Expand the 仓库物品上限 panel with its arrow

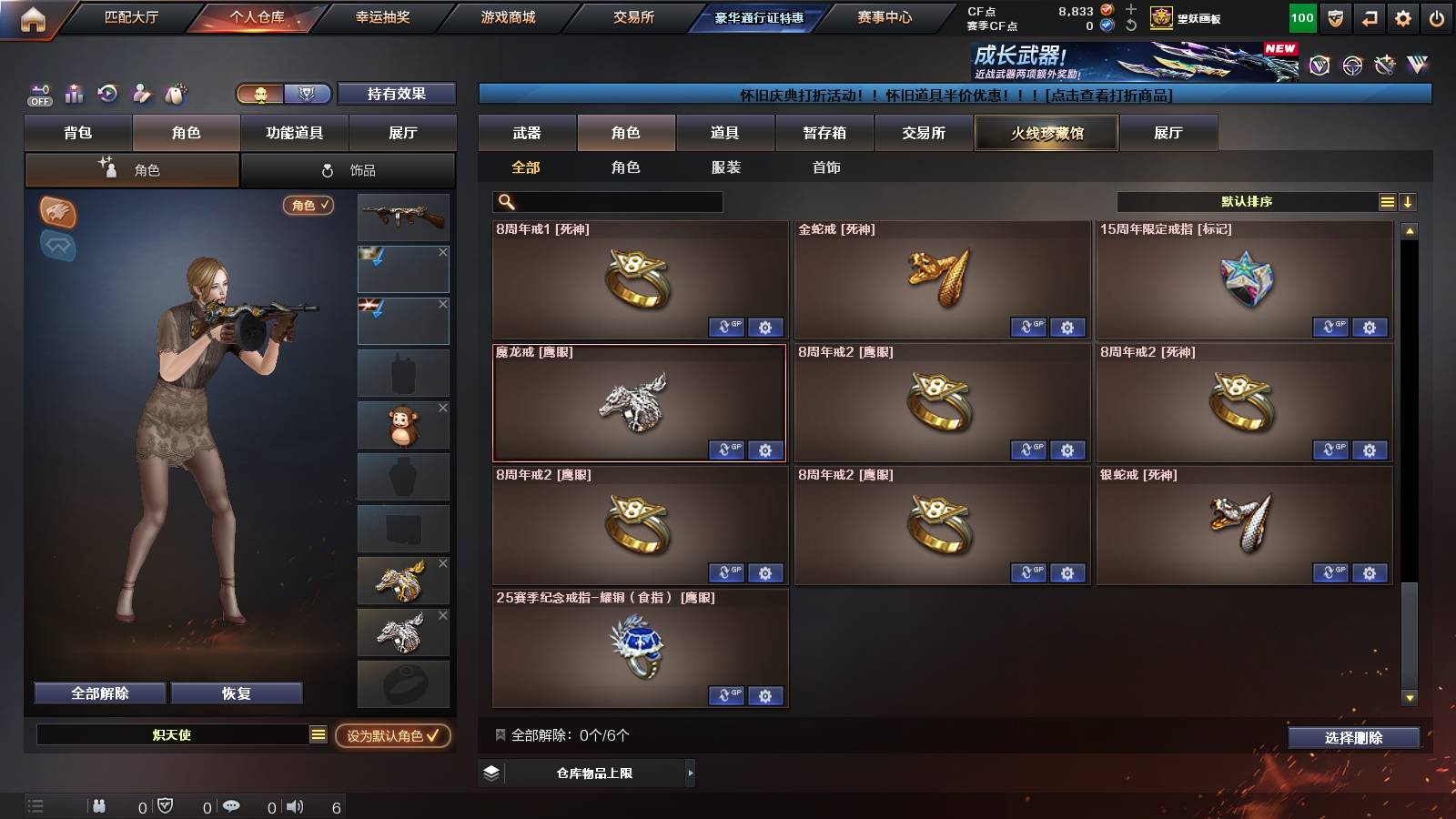point(692,773)
